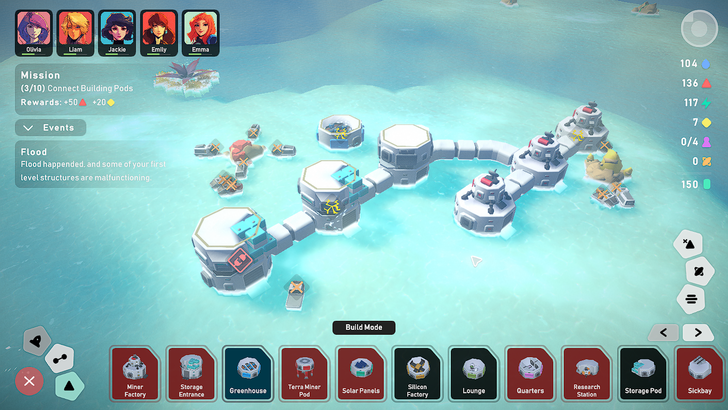Screen dimensions: 728x410
Task: Show the next page of buildings
Action: [x=698, y=333]
